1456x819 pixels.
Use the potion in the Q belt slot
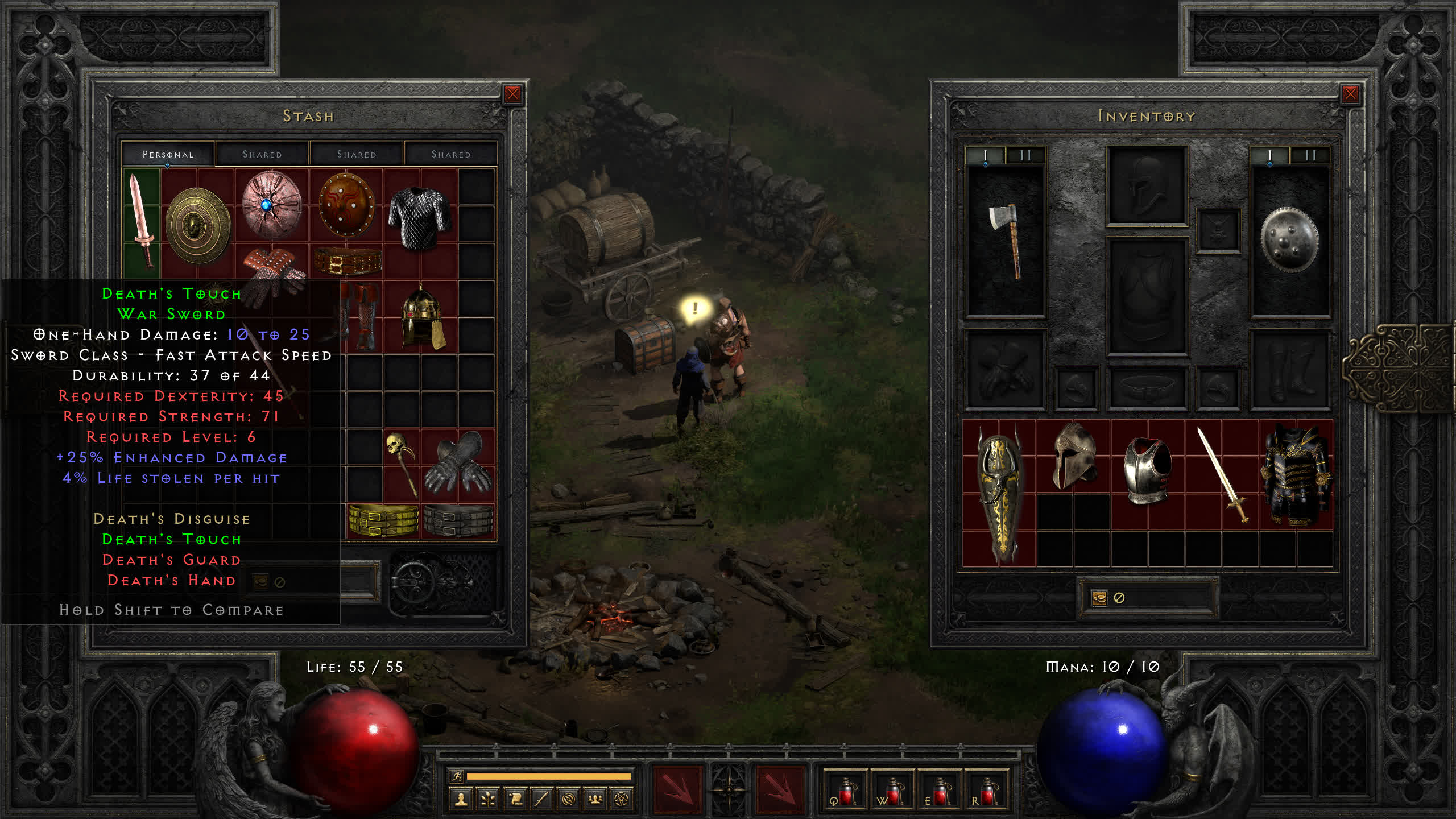click(845, 792)
